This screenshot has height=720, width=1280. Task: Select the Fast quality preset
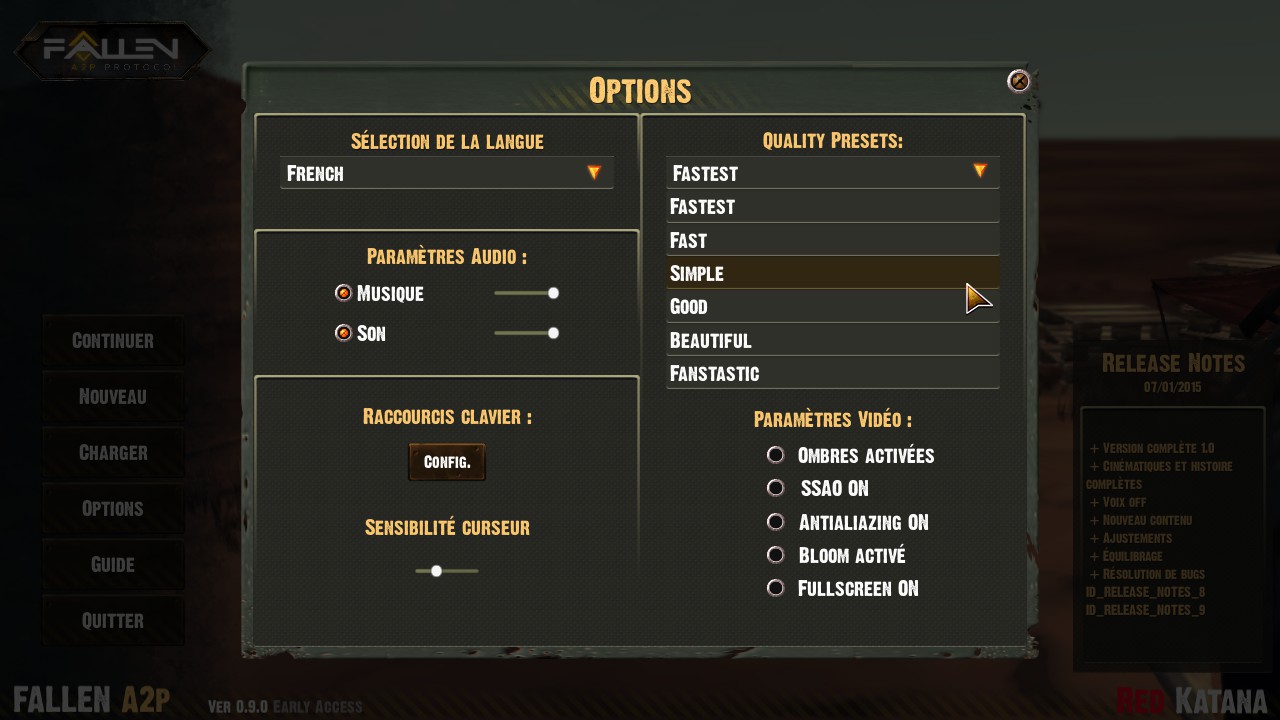(832, 240)
